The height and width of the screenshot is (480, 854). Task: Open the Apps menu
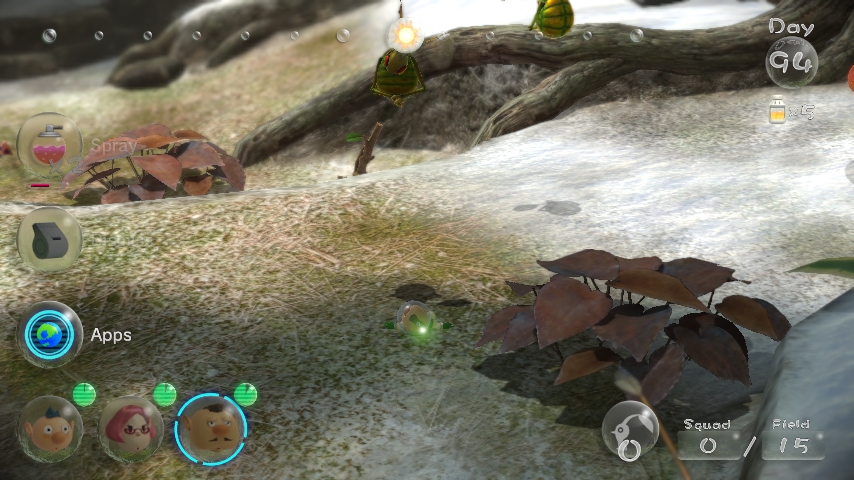click(49, 334)
